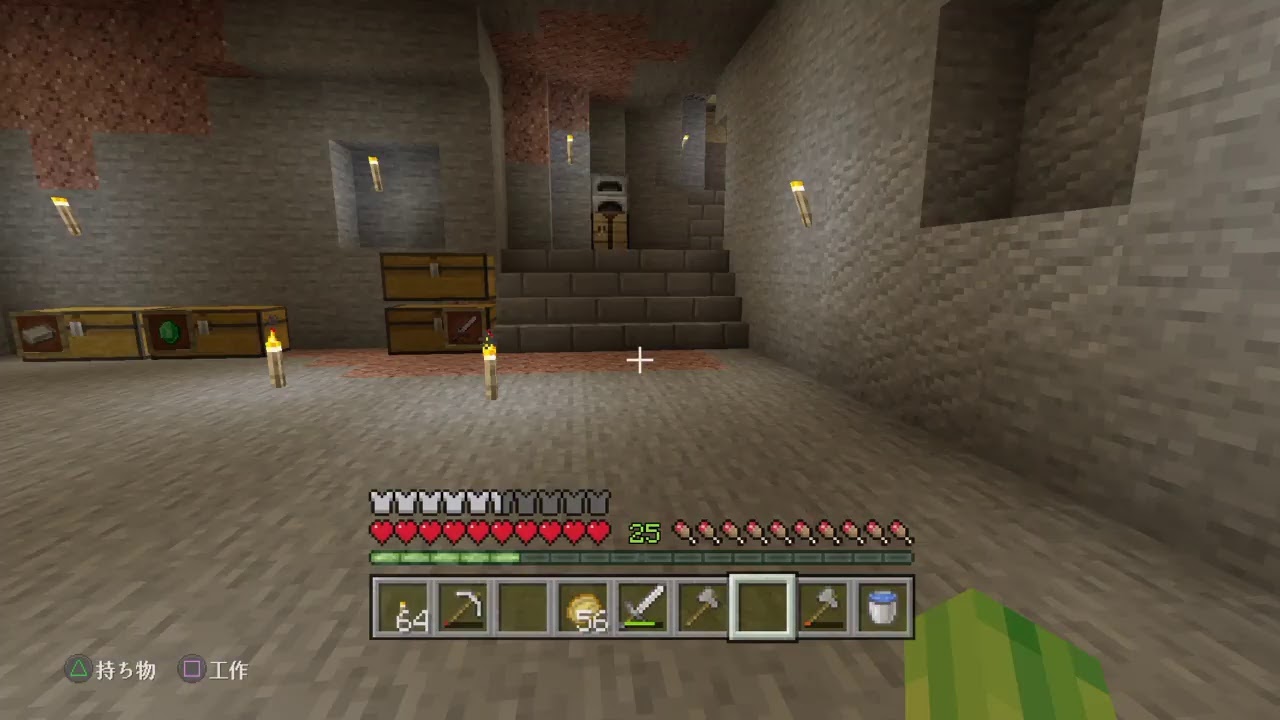The width and height of the screenshot is (1280, 720).
Task: Select the water bucket in the last slot
Action: pos(883,605)
